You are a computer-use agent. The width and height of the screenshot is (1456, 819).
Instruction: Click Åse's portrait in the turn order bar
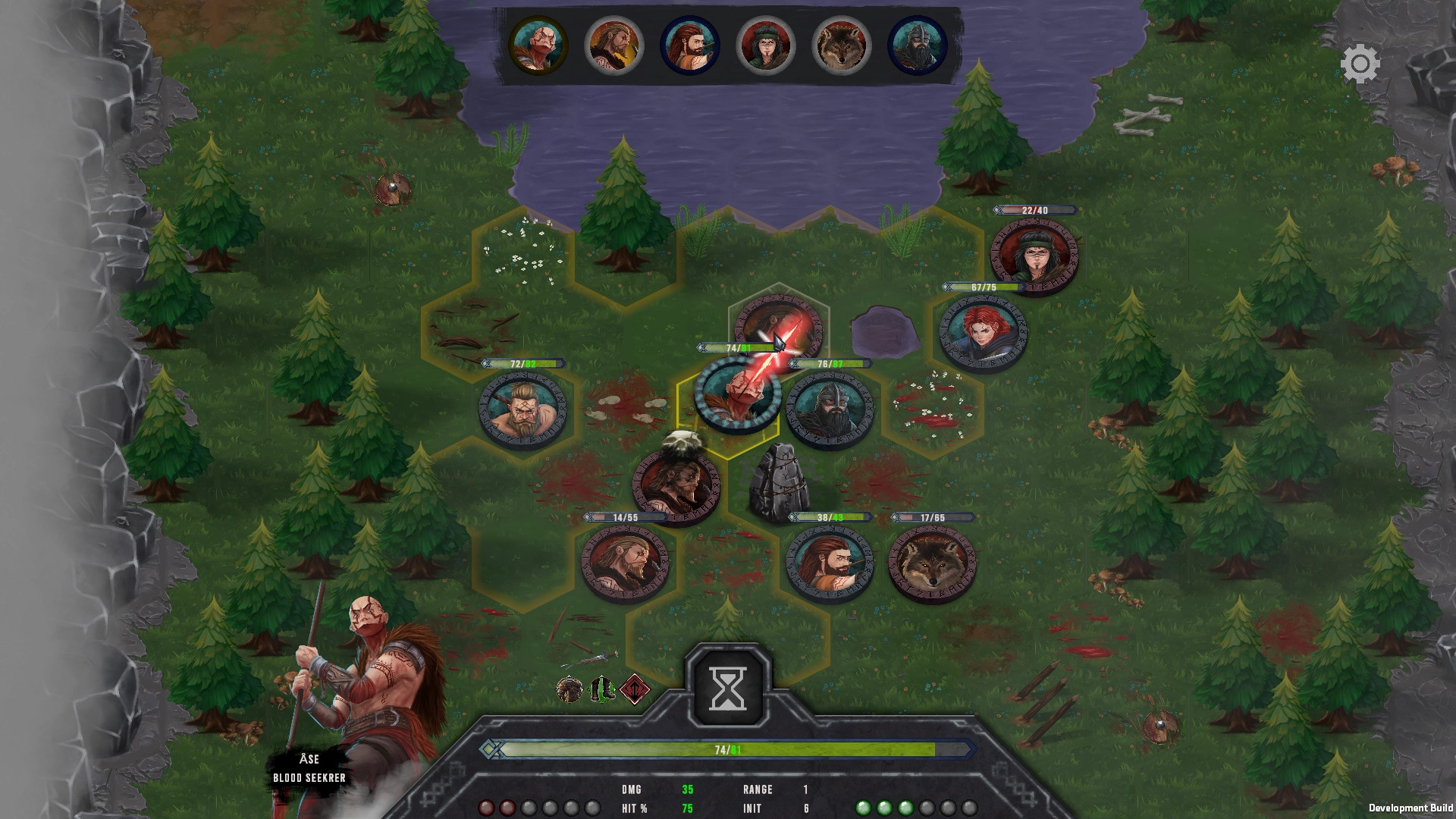538,45
